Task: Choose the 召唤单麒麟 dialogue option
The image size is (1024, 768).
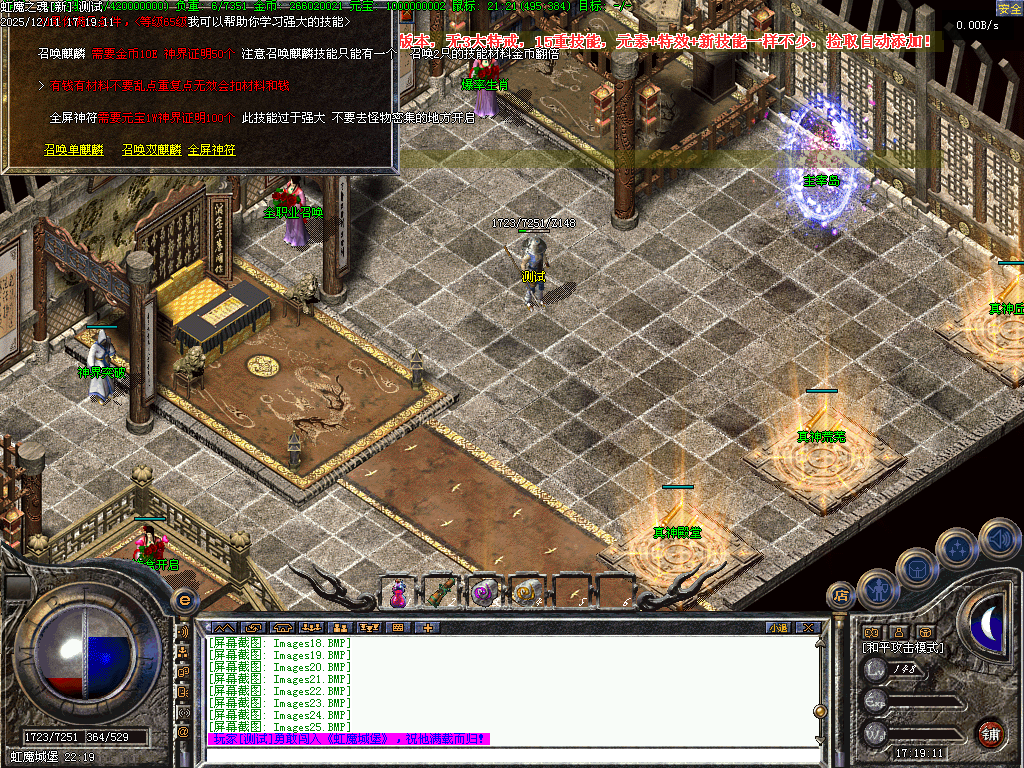Action: coord(73,150)
